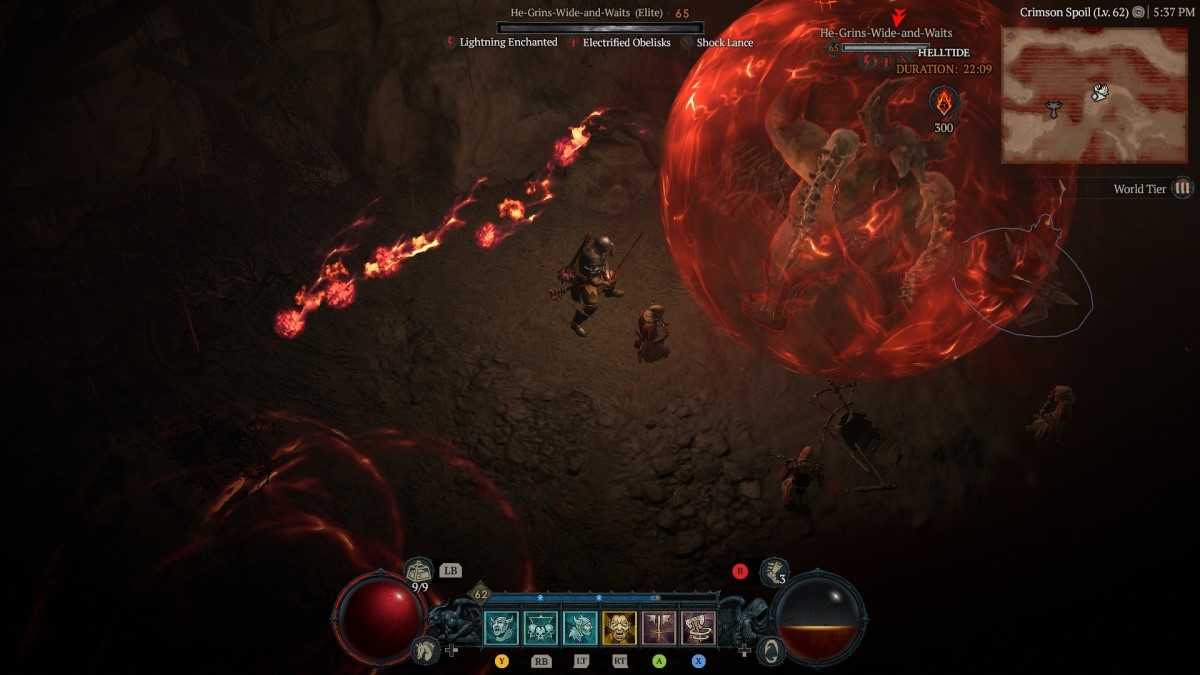Select the Helltide cinders icon
The height and width of the screenshot is (675, 1200).
click(x=944, y=102)
